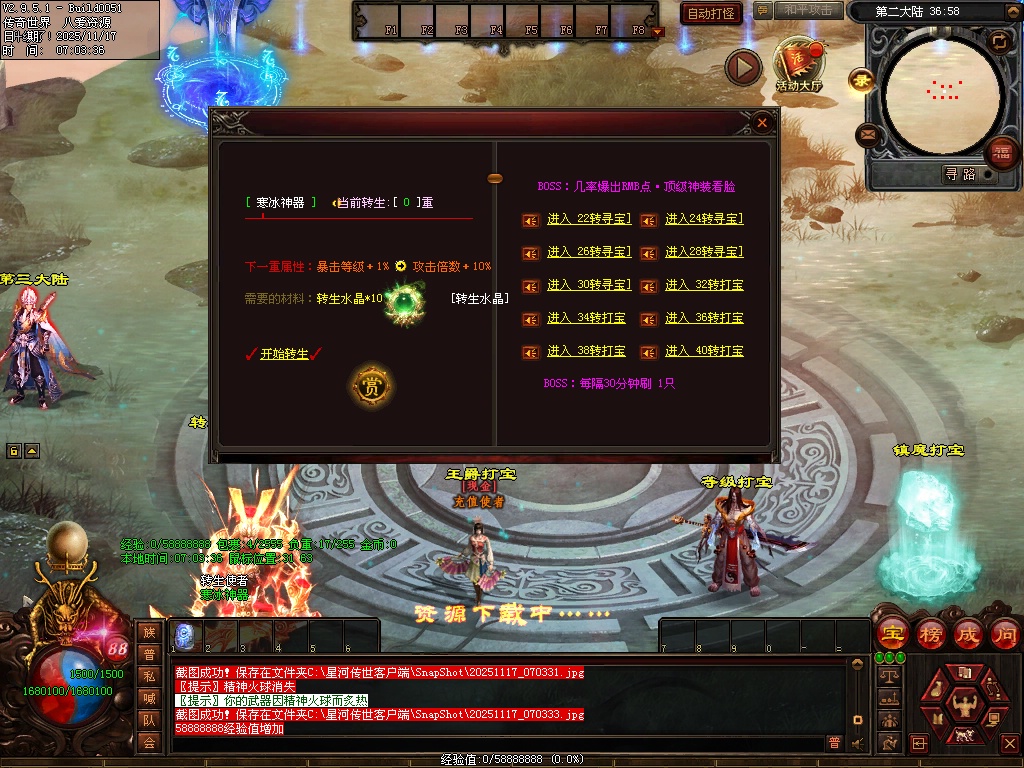Activate 寻路 pathfinding under the minimap
The height and width of the screenshot is (768, 1024).
[960, 174]
